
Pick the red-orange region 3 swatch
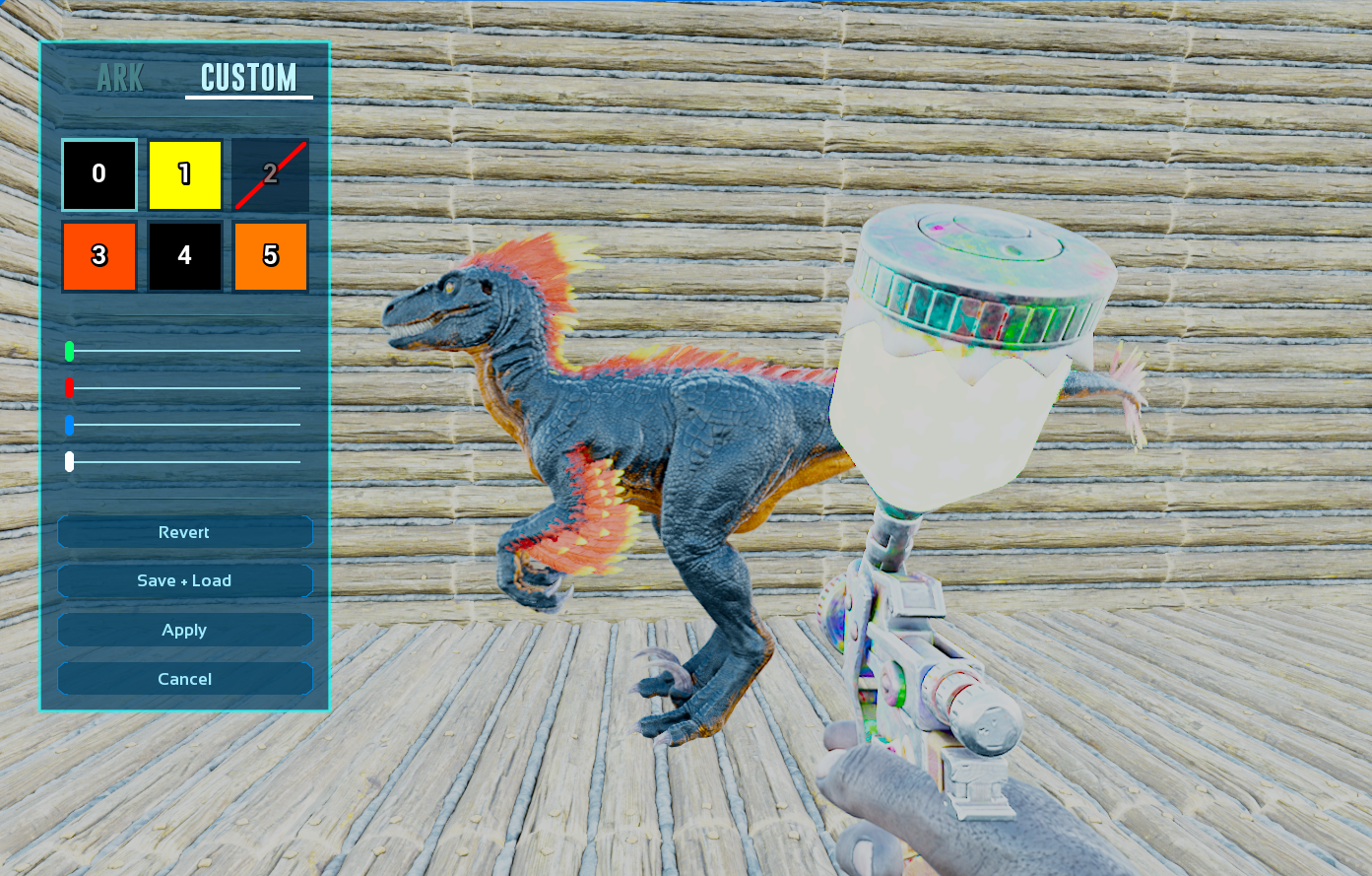[99, 256]
